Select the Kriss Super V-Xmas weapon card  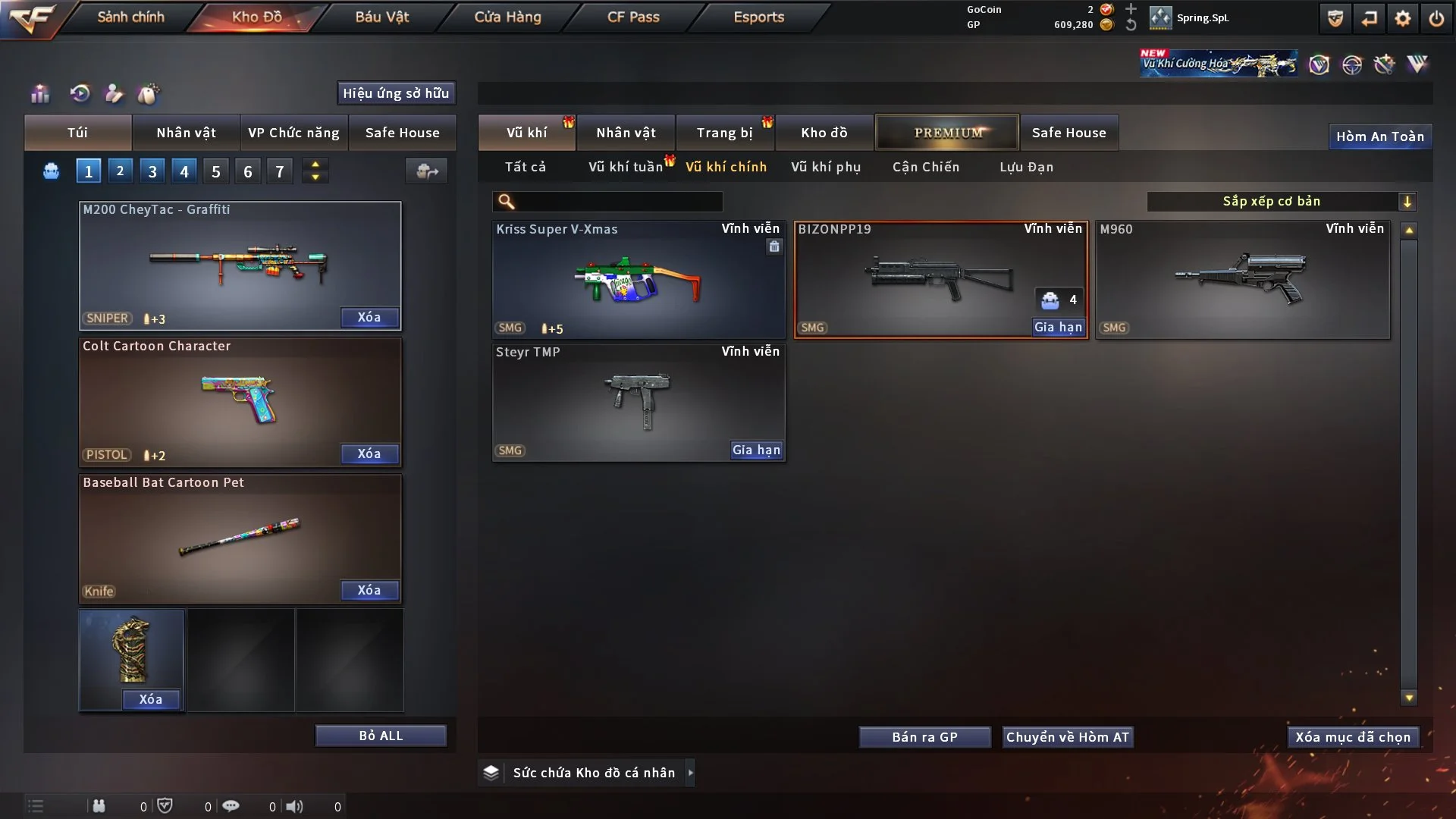pos(639,279)
